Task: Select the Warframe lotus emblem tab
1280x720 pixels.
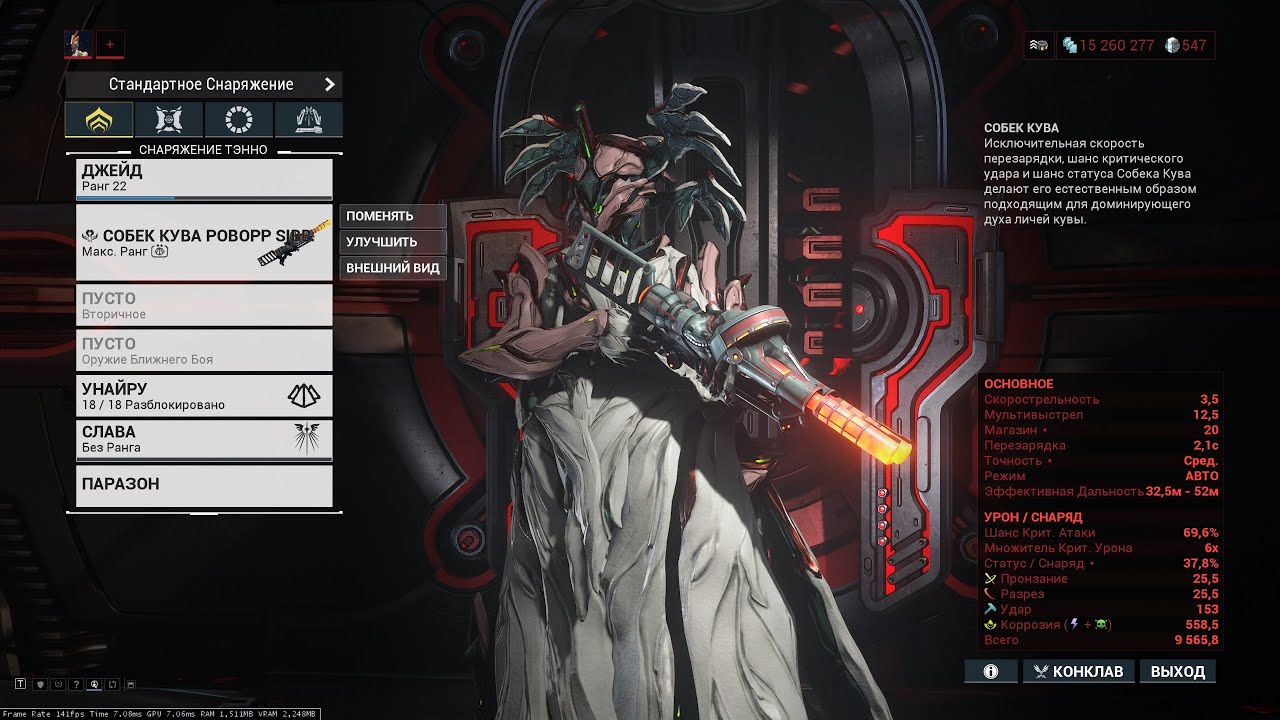Action: point(99,120)
